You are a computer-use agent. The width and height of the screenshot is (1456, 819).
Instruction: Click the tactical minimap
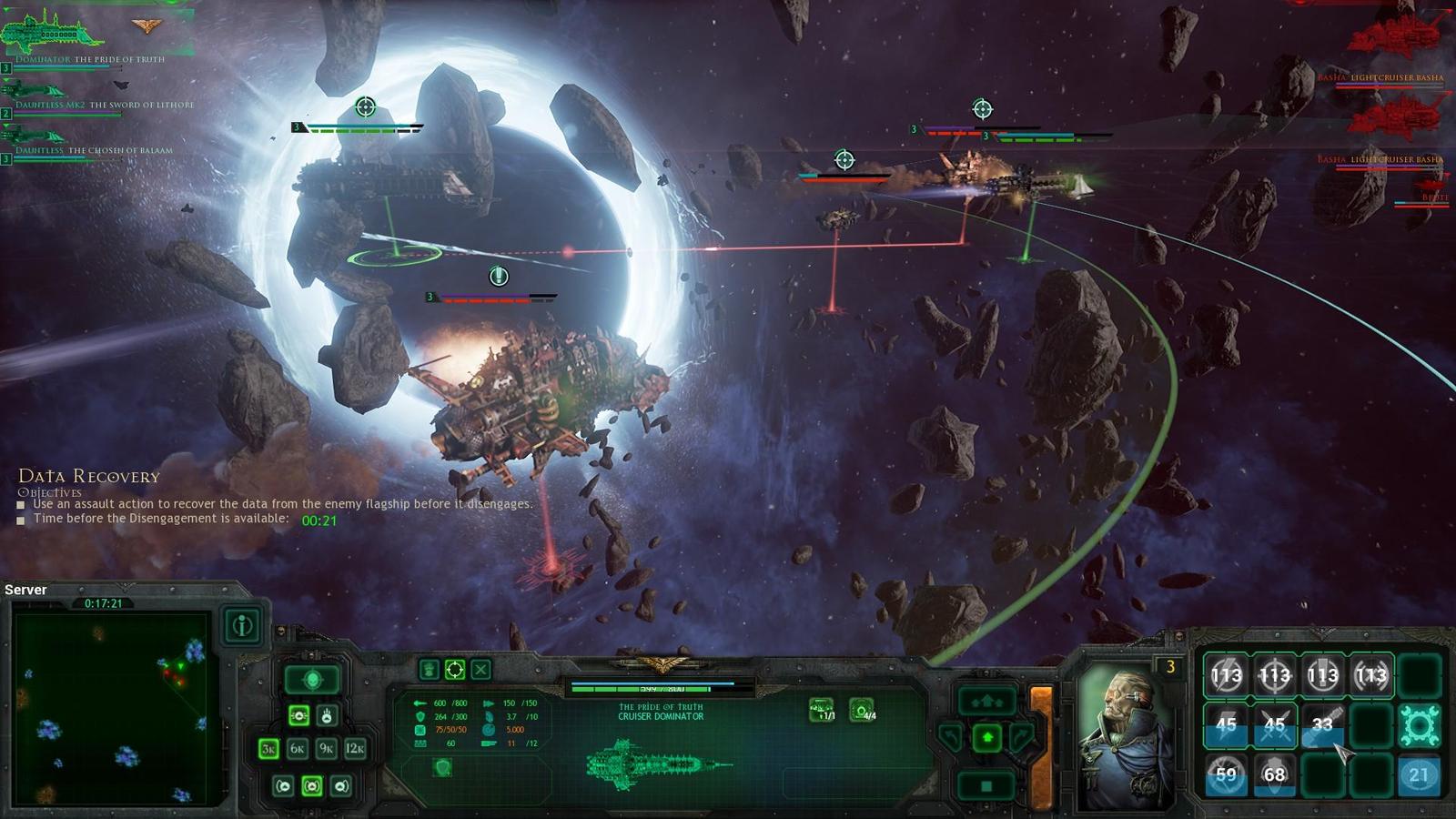coord(112,707)
